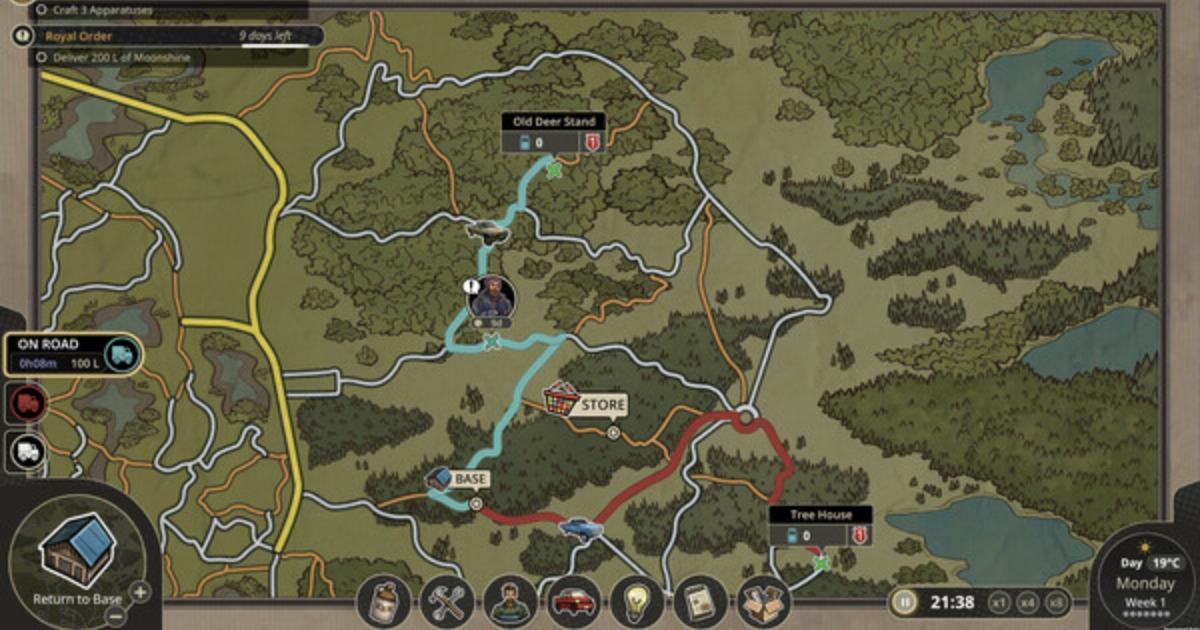Pause the game clock
Image resolution: width=1200 pixels, height=630 pixels.
tap(904, 602)
